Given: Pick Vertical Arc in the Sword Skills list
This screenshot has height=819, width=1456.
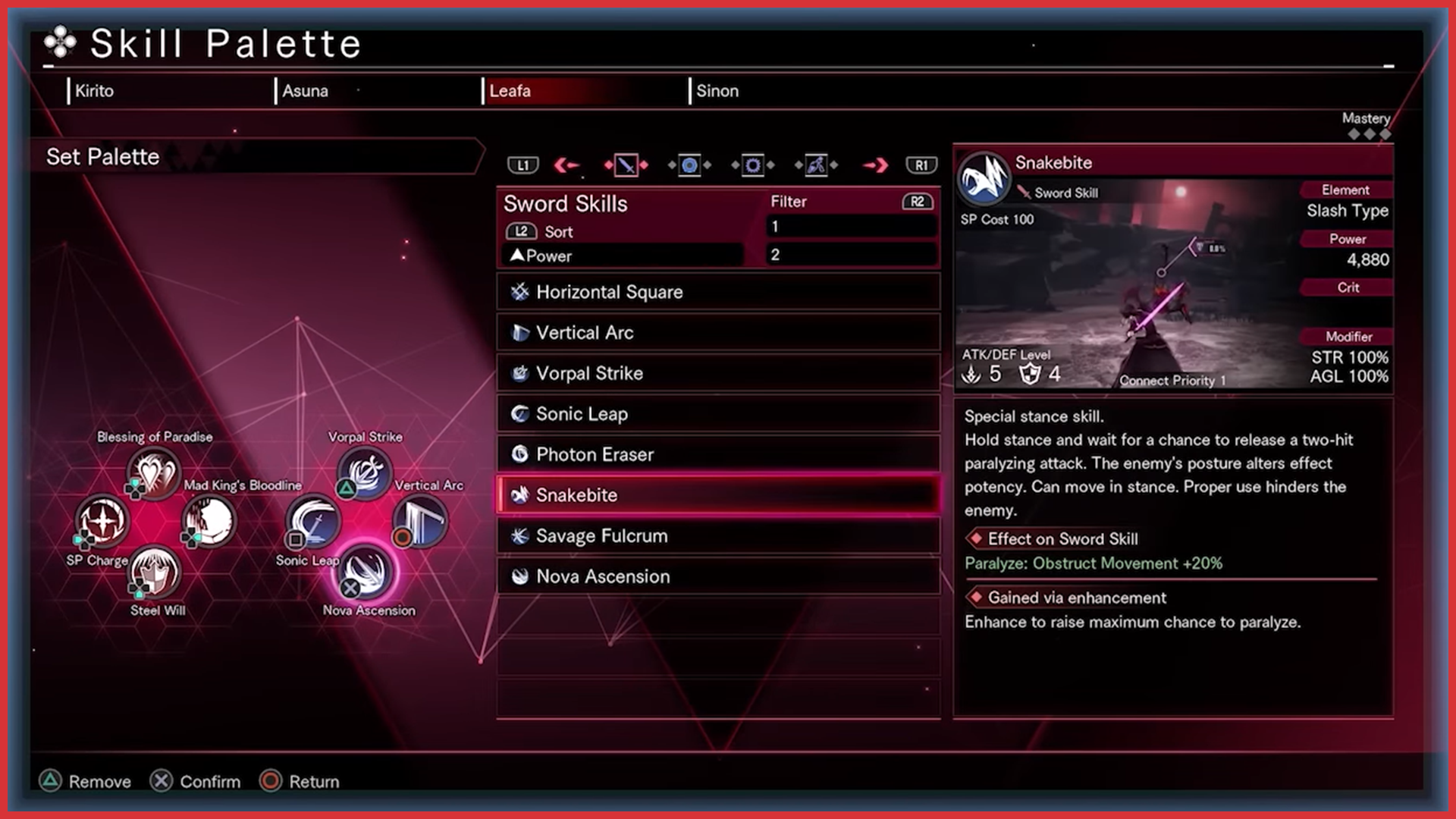Looking at the screenshot, I should [x=717, y=333].
